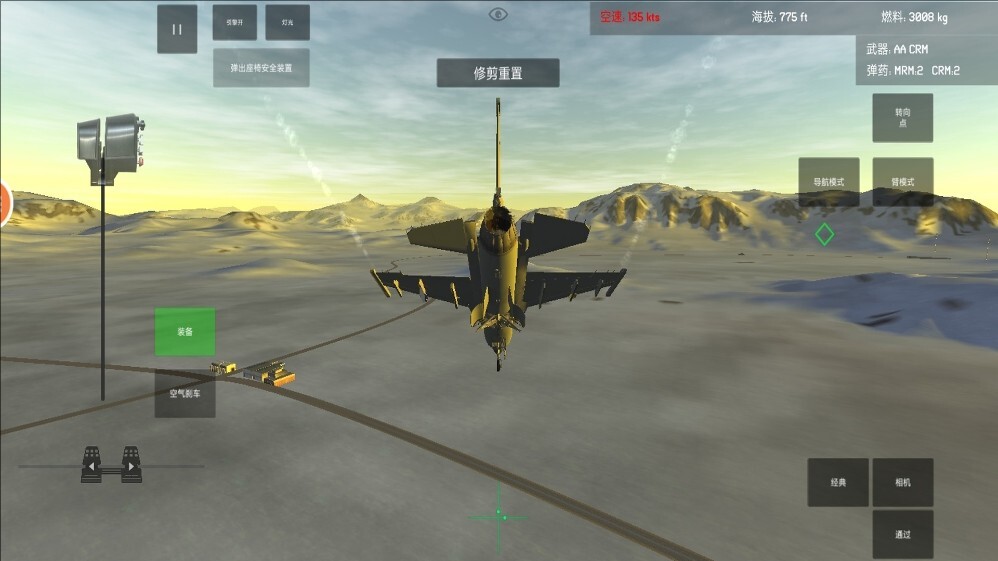Cycle weapon via the 武器 AA CRM panel
The height and width of the screenshot is (561, 998).
tap(926, 49)
